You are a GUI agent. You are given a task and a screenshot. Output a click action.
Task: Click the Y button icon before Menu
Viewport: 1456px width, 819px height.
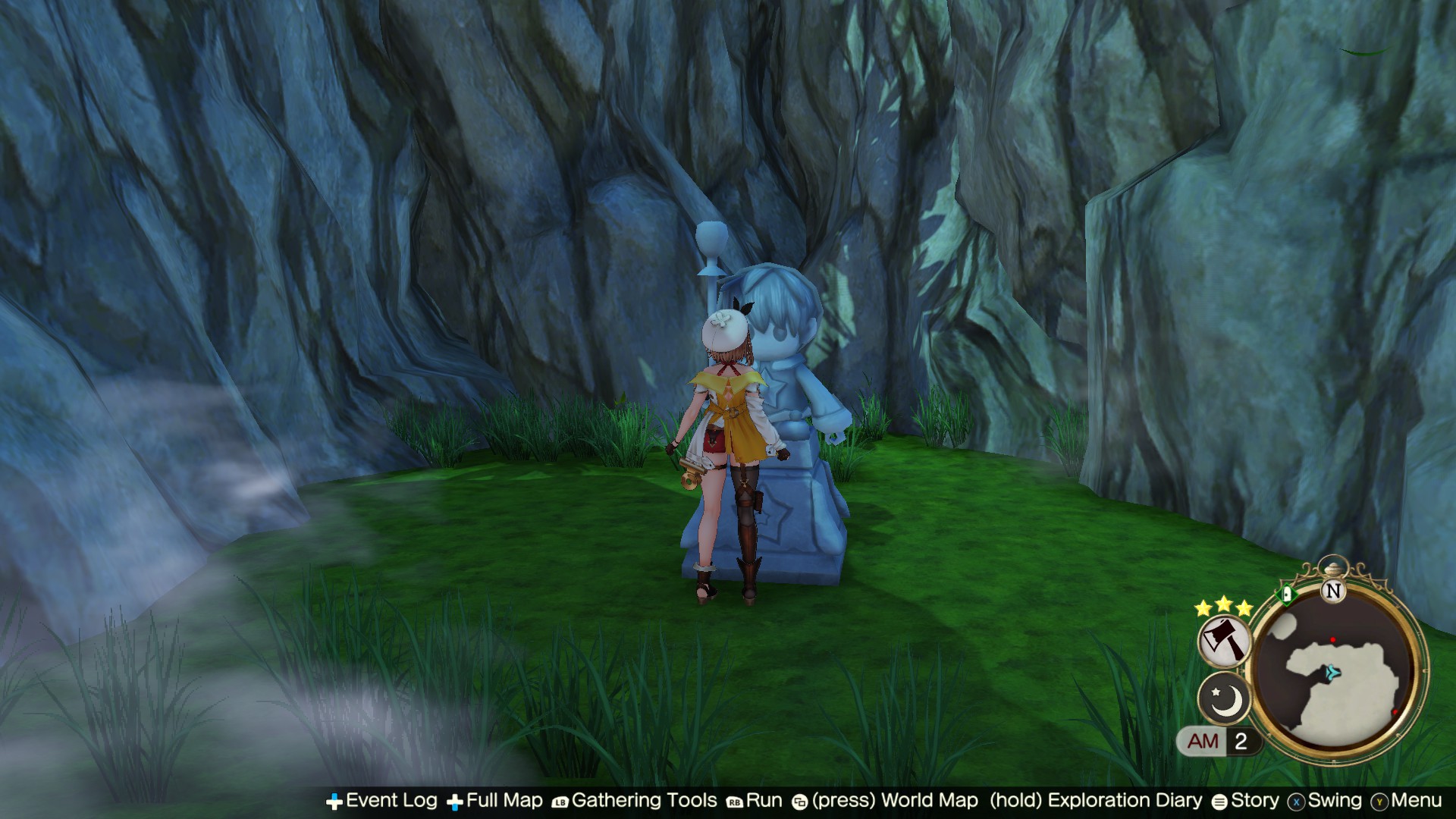coord(1379,801)
